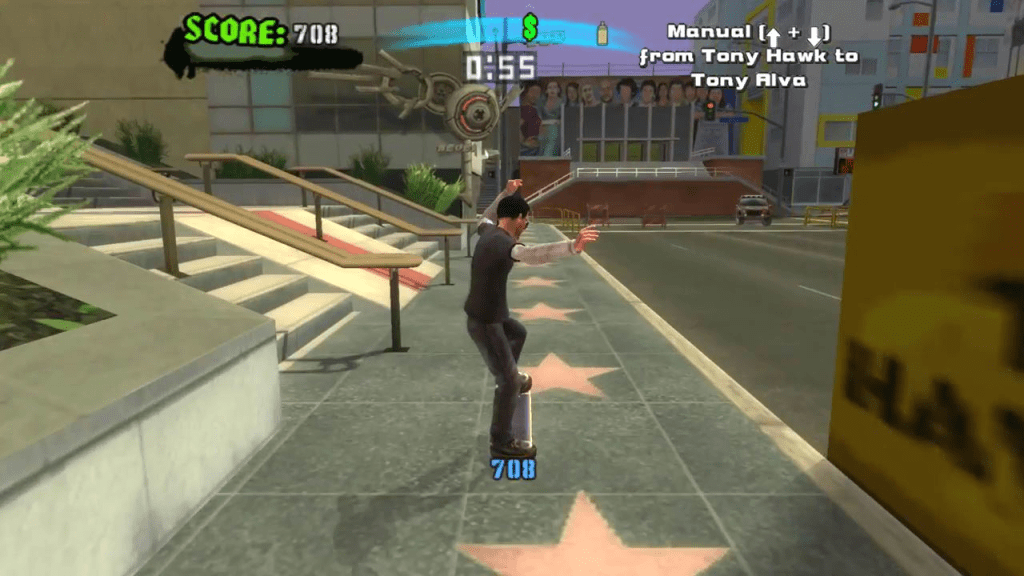Click the green dollar sign cash icon
Image resolution: width=1024 pixels, height=576 pixels.
click(x=530, y=30)
